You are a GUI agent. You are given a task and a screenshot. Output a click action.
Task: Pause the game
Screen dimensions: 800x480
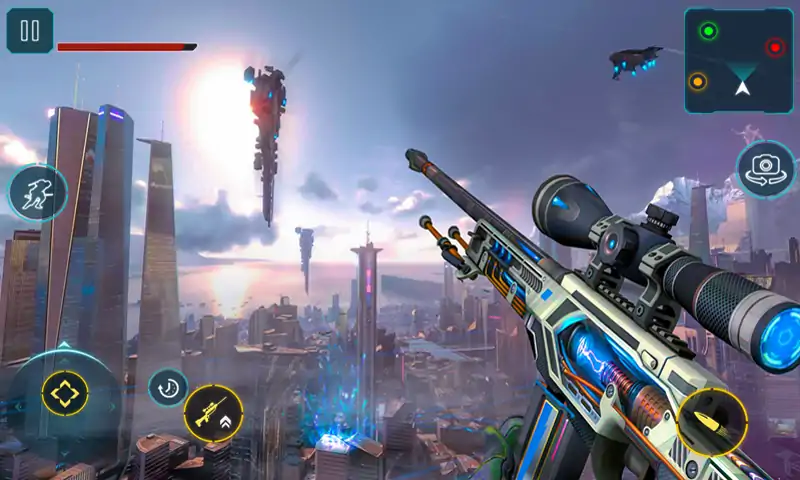click(30, 31)
